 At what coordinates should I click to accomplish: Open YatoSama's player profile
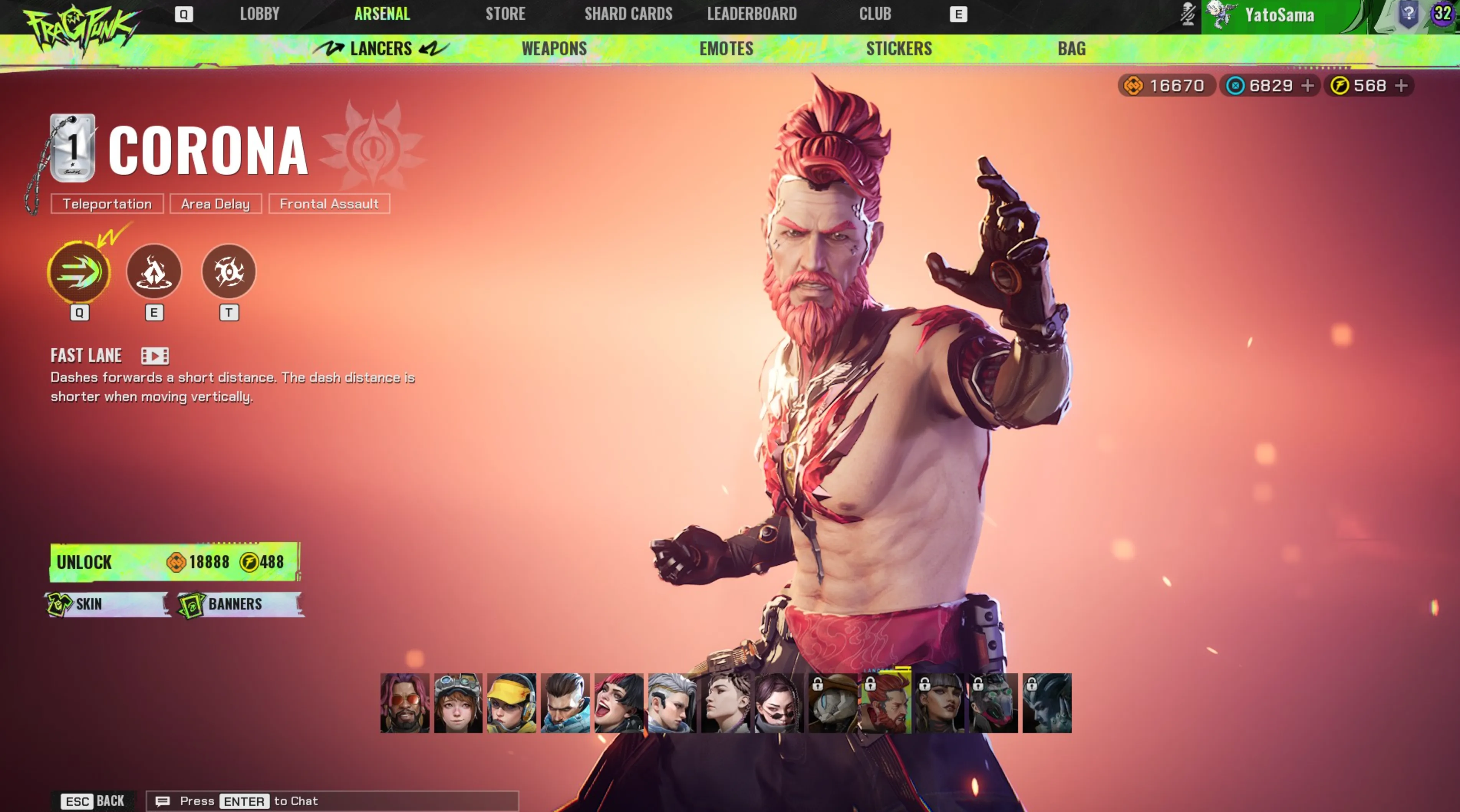pyautogui.click(x=1279, y=15)
